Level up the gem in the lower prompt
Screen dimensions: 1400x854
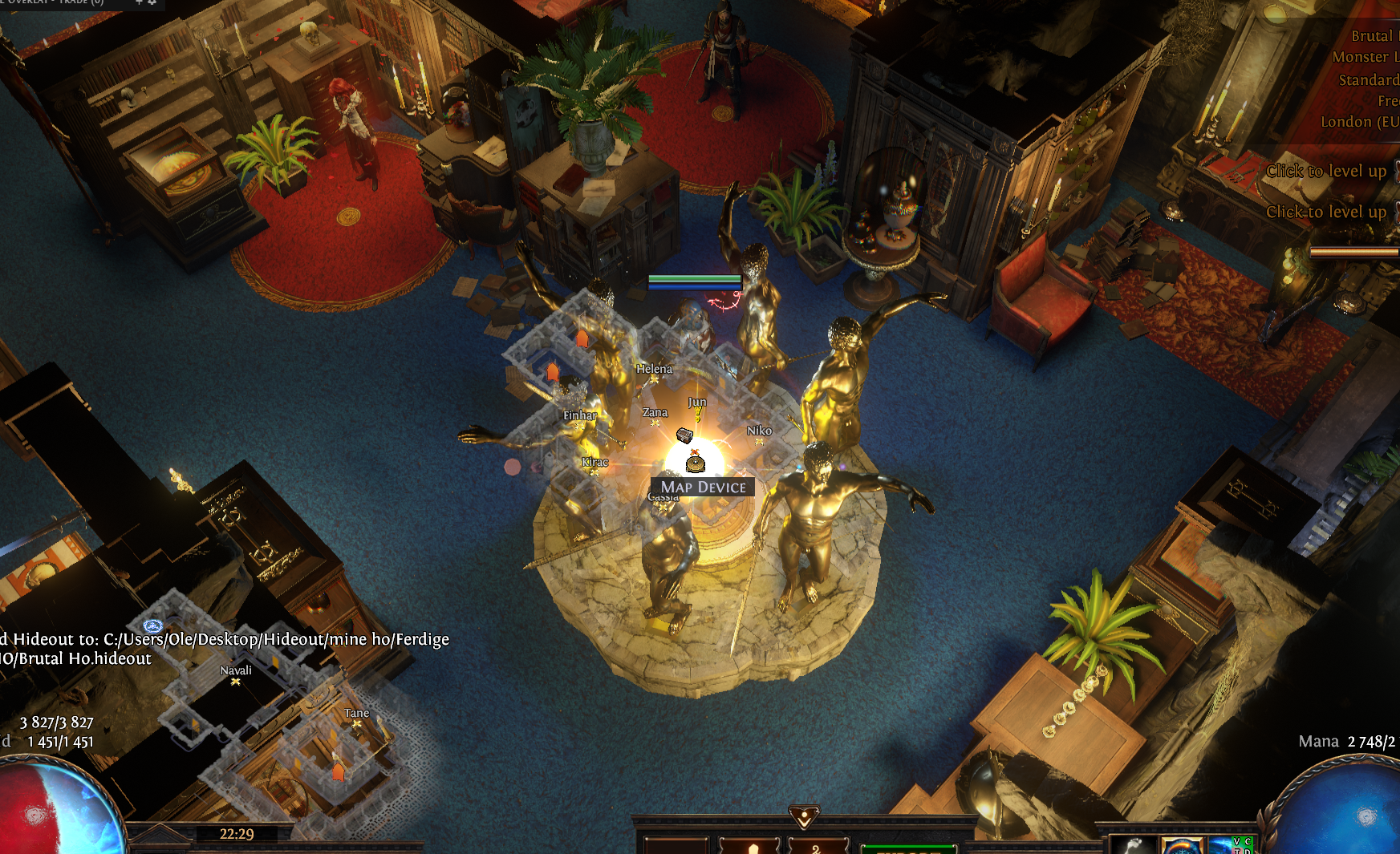tap(1325, 212)
